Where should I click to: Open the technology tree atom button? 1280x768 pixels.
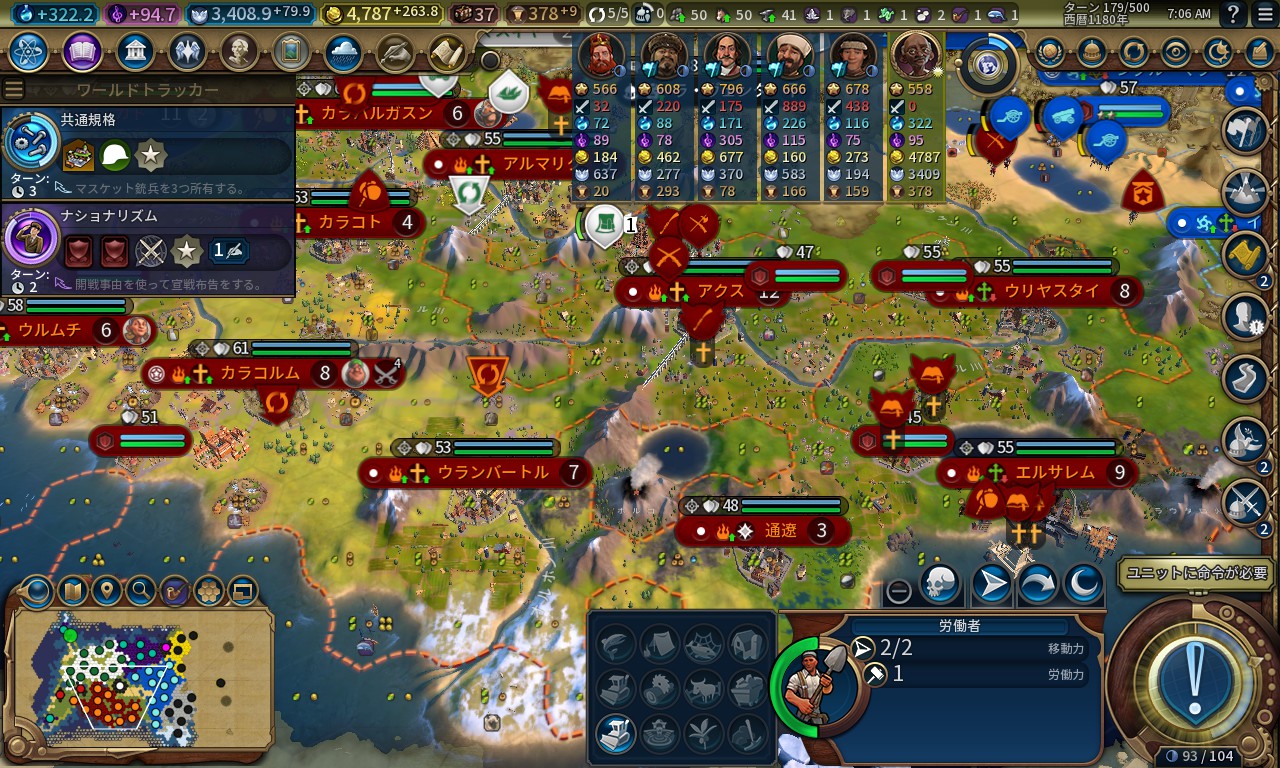pyautogui.click(x=28, y=50)
